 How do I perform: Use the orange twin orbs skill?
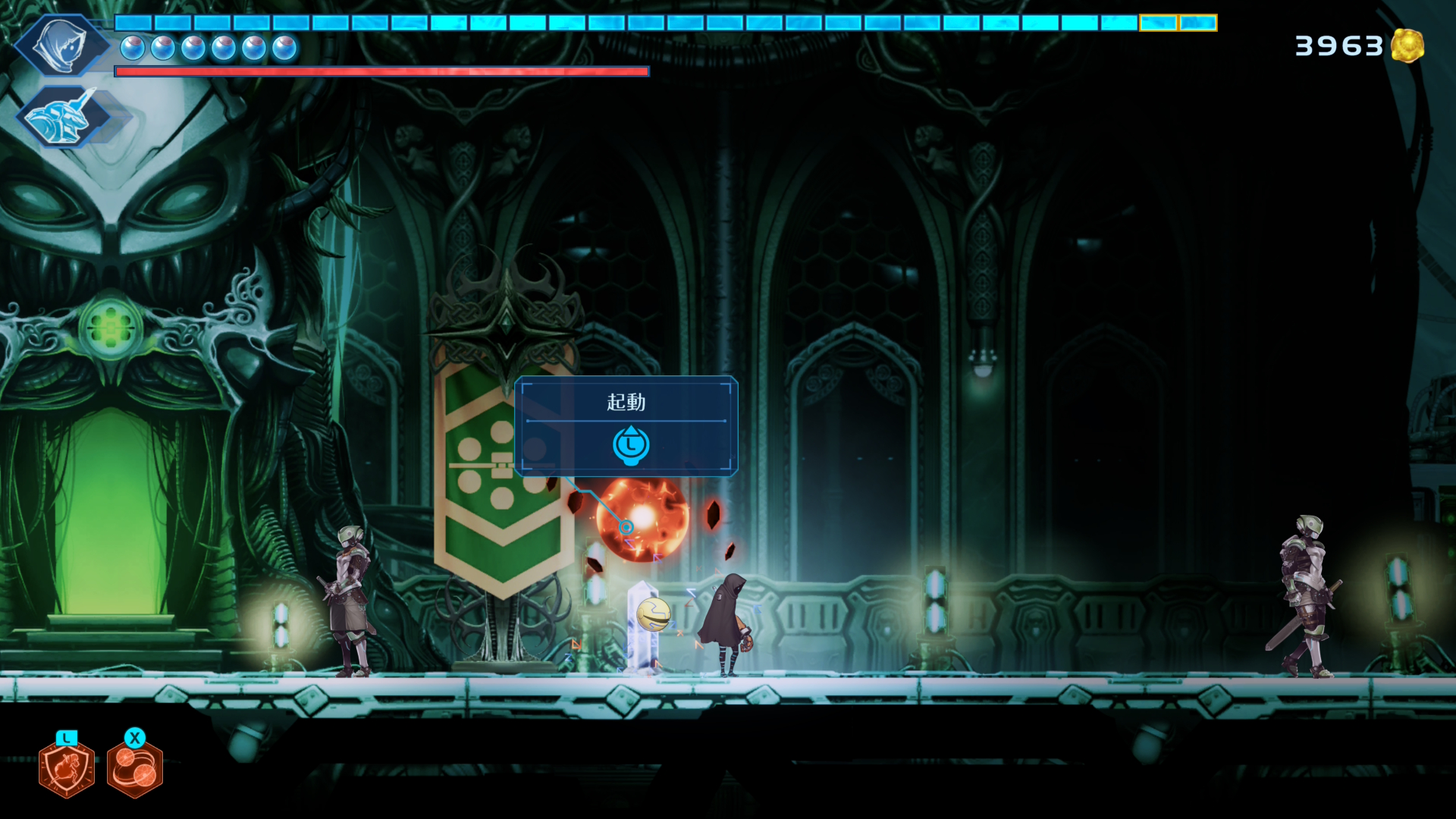(x=135, y=769)
